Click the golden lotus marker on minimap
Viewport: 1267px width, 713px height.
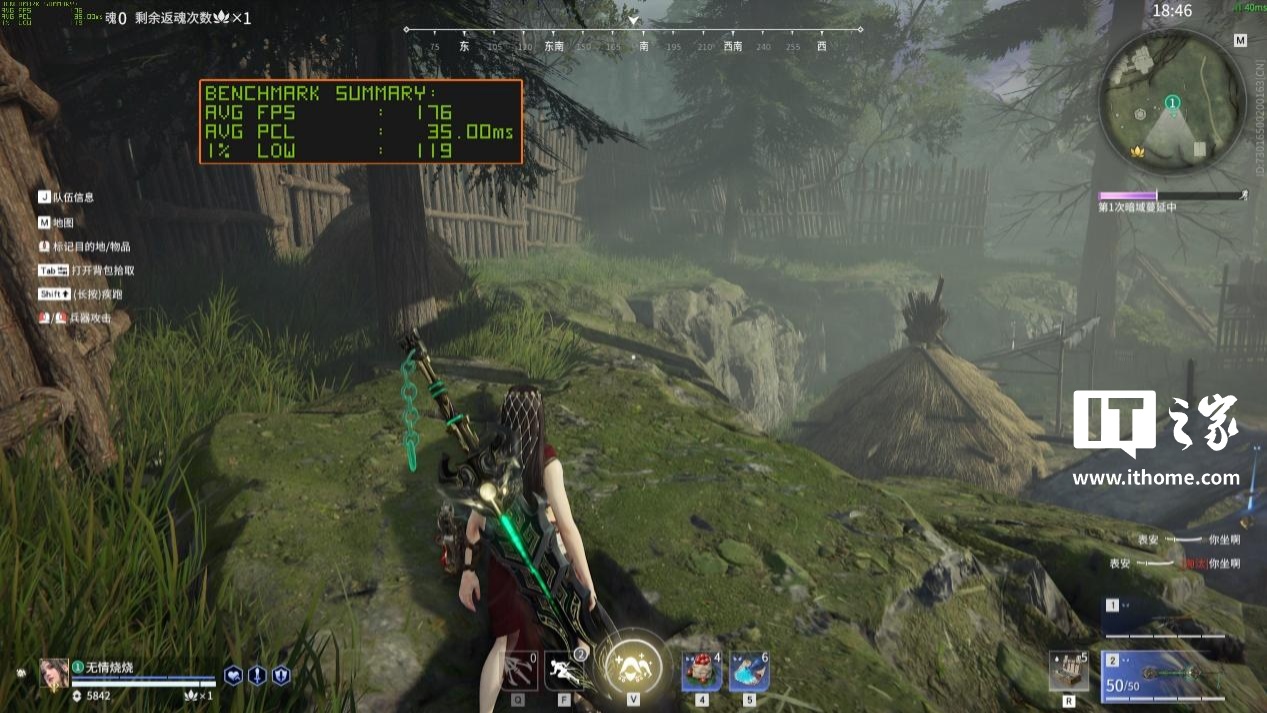(x=1135, y=151)
